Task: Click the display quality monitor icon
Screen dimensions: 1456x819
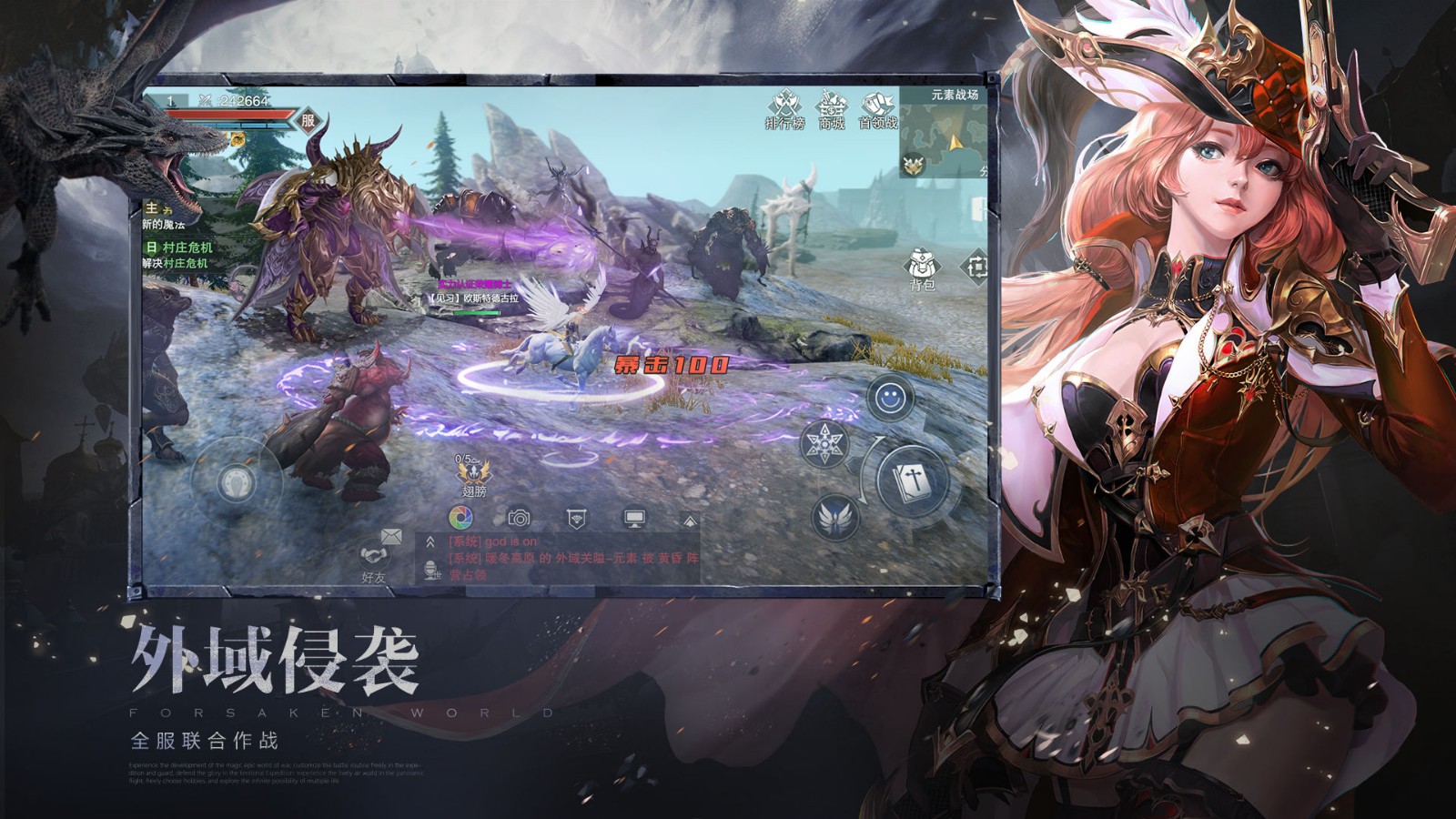Action: click(x=634, y=517)
